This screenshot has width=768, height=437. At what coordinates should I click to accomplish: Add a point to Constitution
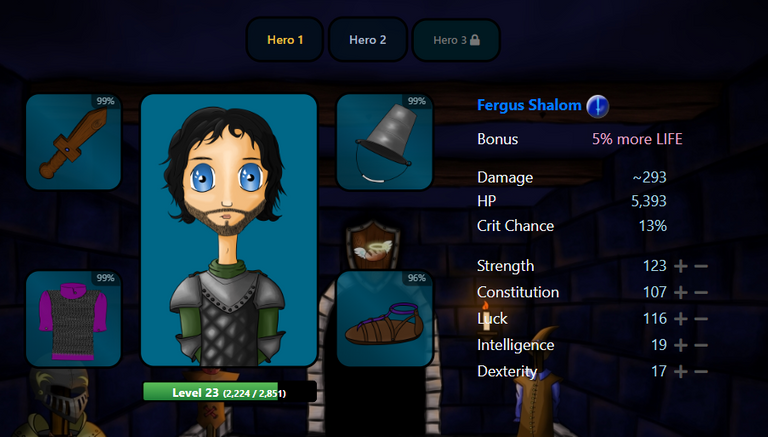(681, 293)
